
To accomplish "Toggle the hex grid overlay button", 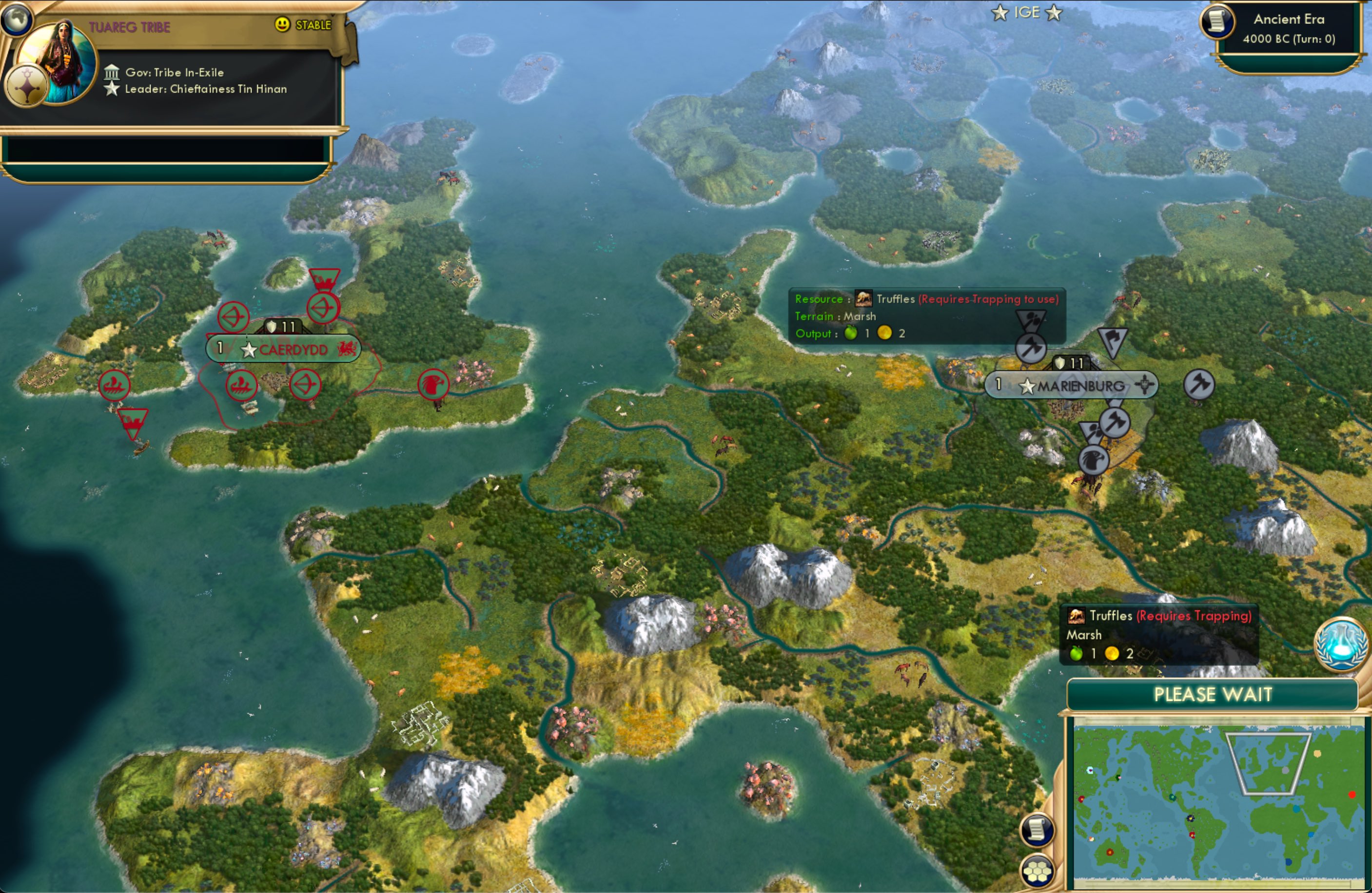I will tap(1036, 872).
